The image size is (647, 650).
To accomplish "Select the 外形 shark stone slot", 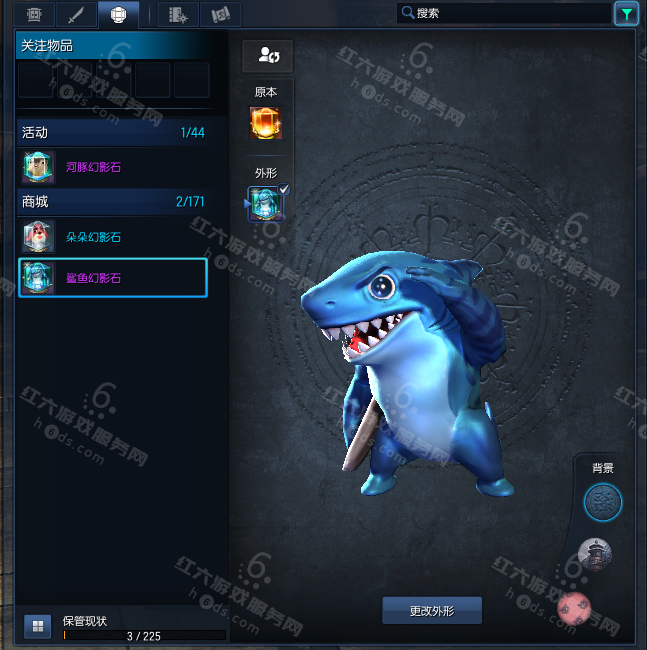I will coord(266,203).
